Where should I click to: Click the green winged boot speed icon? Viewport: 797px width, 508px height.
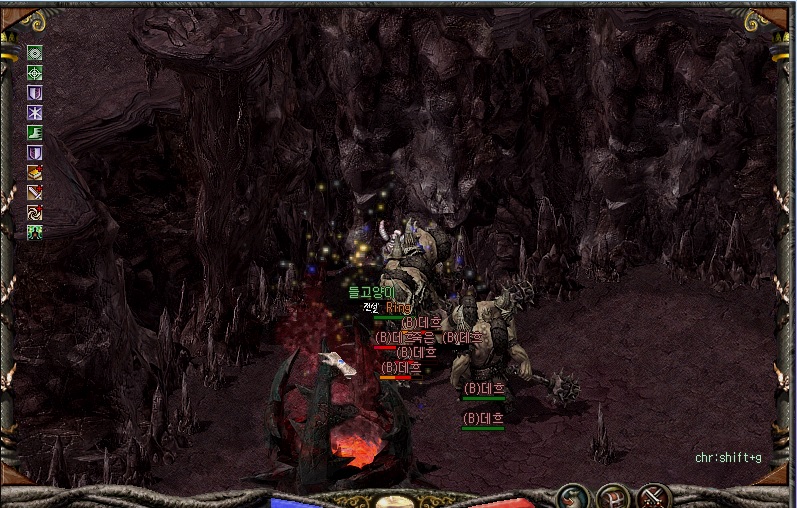click(x=34, y=133)
